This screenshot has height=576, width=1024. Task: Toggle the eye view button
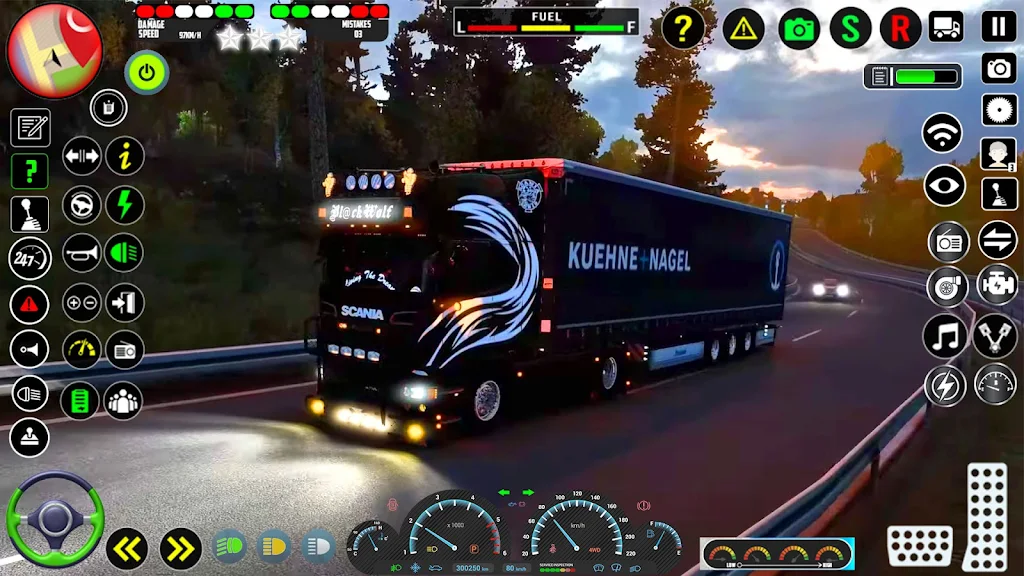944,185
